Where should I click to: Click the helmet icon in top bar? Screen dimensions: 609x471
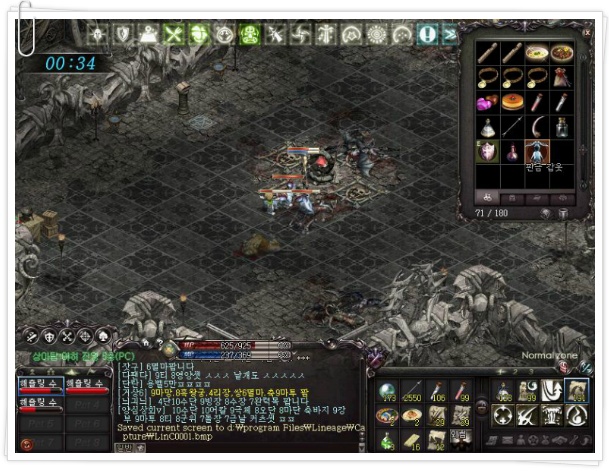[149, 34]
